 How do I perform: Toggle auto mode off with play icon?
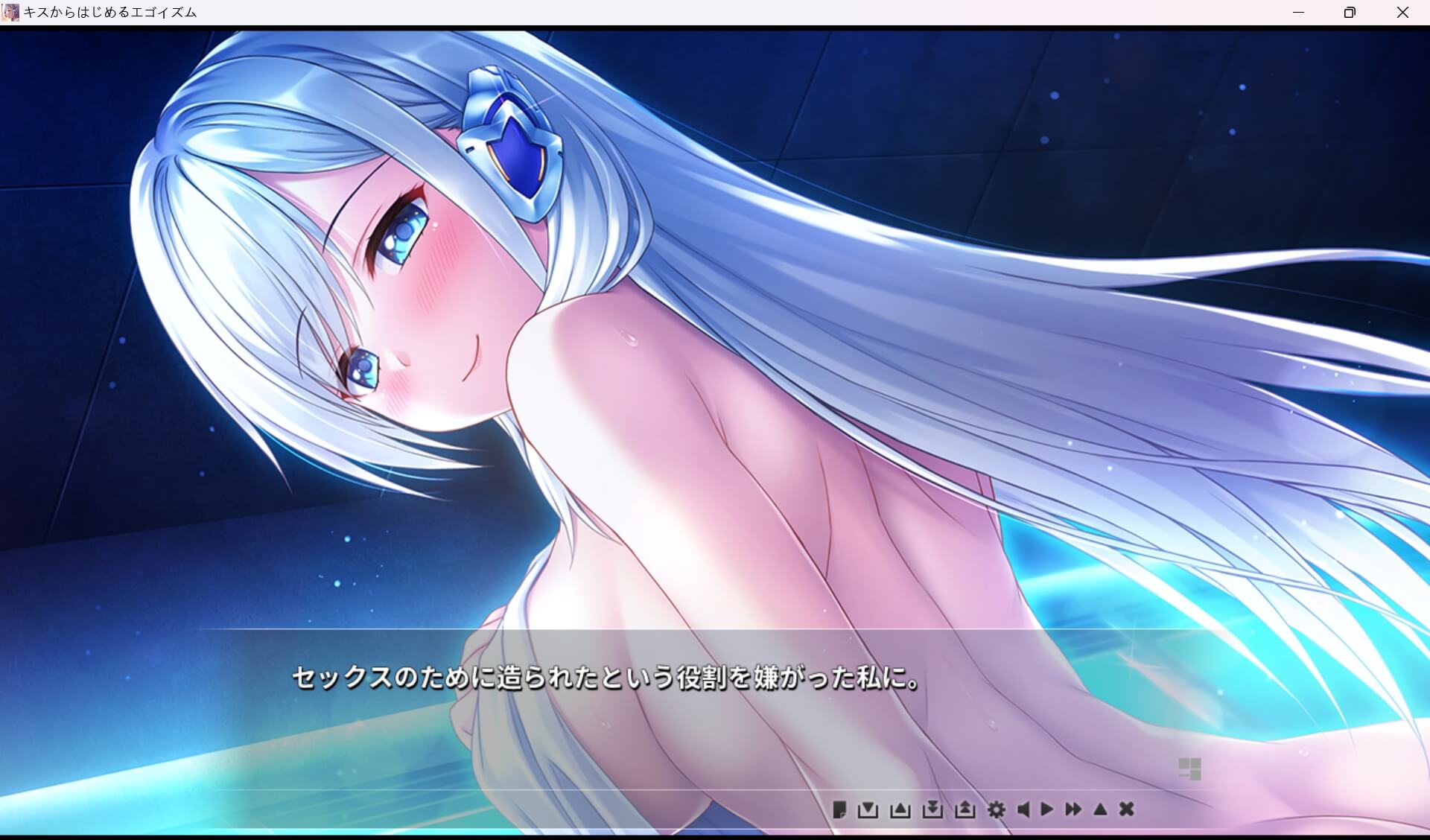[1048, 809]
